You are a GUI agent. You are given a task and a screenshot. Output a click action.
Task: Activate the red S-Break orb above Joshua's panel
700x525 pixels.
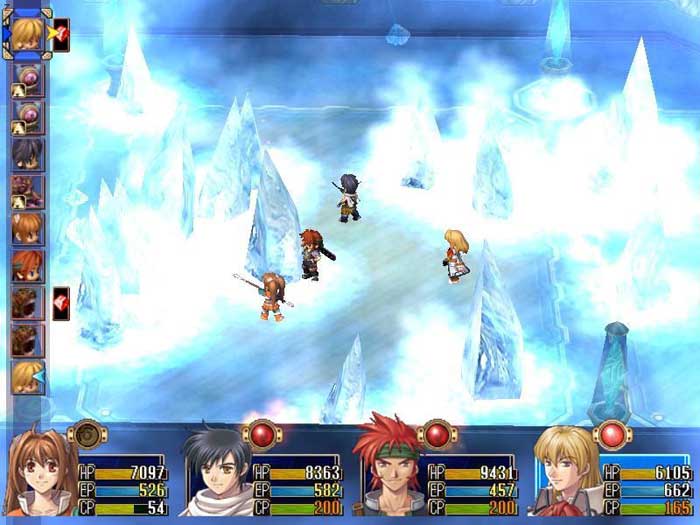pos(261,435)
